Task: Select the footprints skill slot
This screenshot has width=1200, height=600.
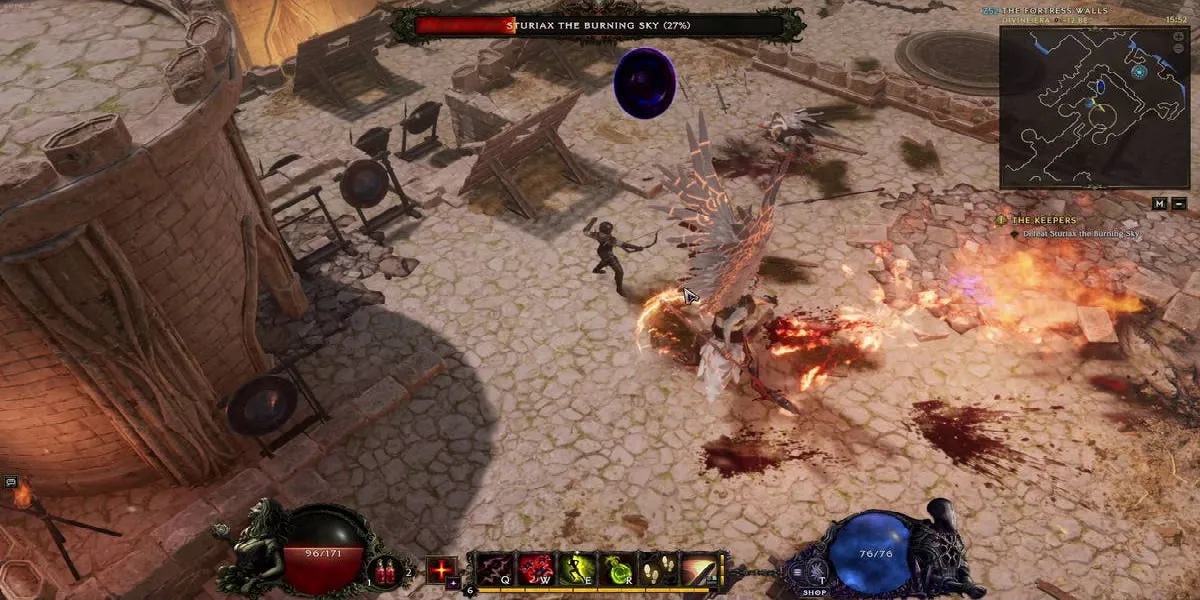Action: coord(659,569)
